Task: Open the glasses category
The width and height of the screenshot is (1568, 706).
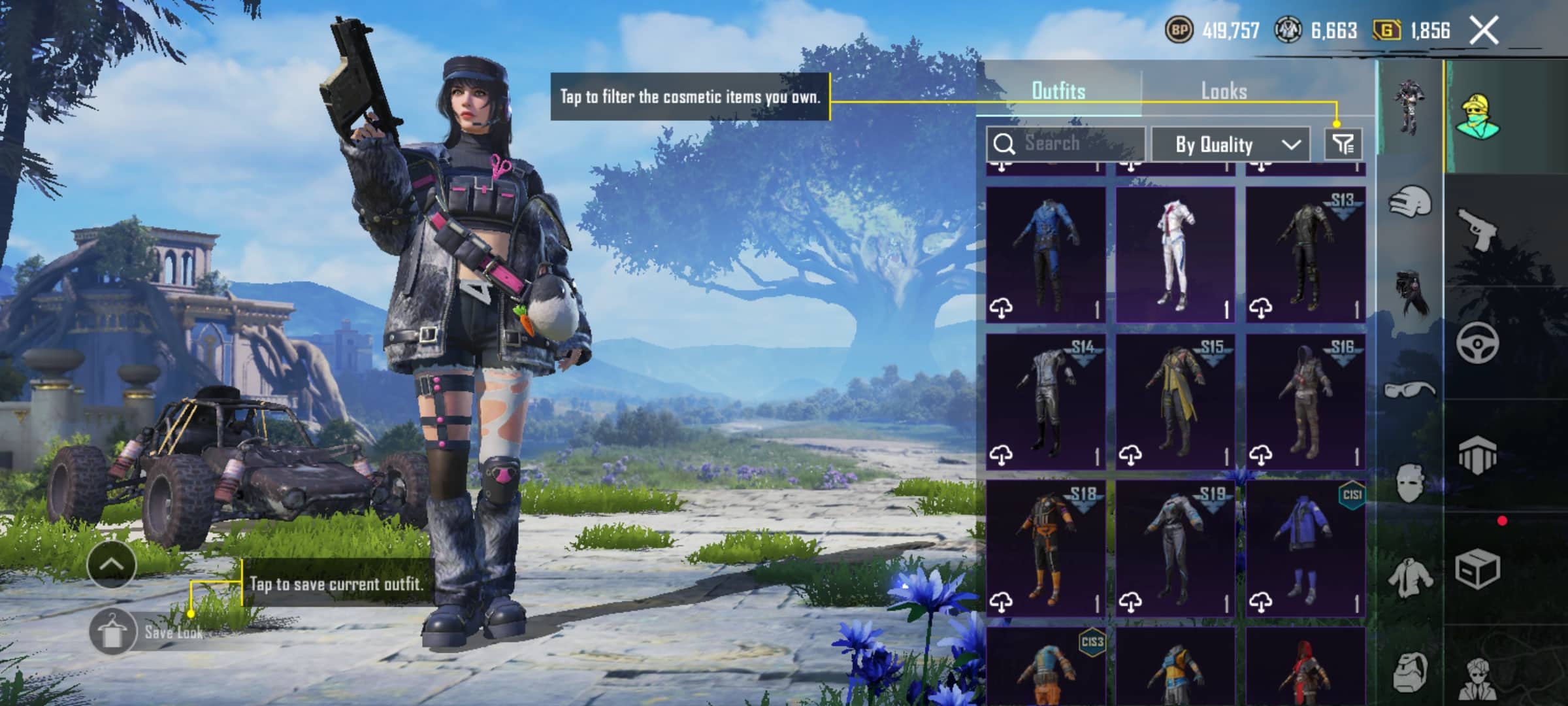Action: [1409, 390]
